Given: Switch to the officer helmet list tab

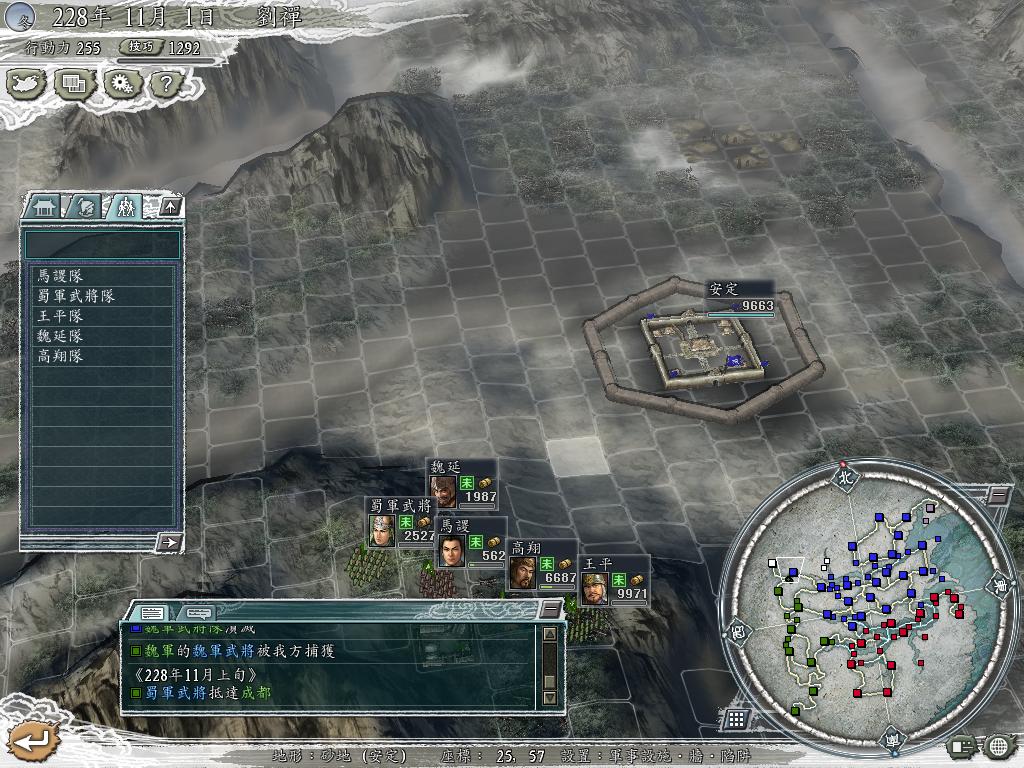Looking at the screenshot, I should (x=85, y=207).
